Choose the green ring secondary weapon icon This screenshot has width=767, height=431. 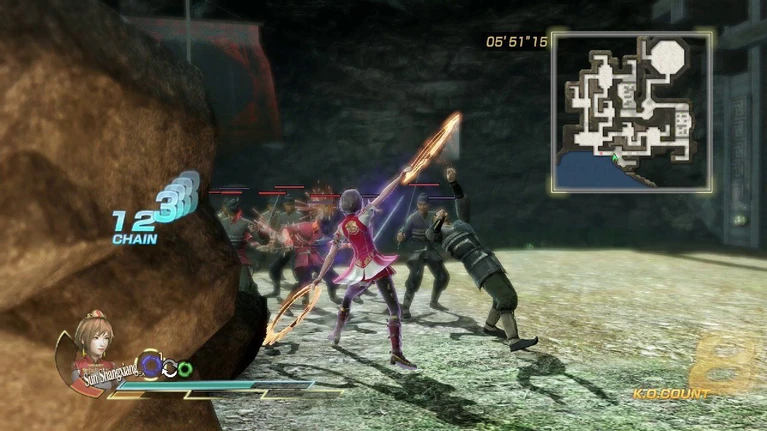(186, 369)
